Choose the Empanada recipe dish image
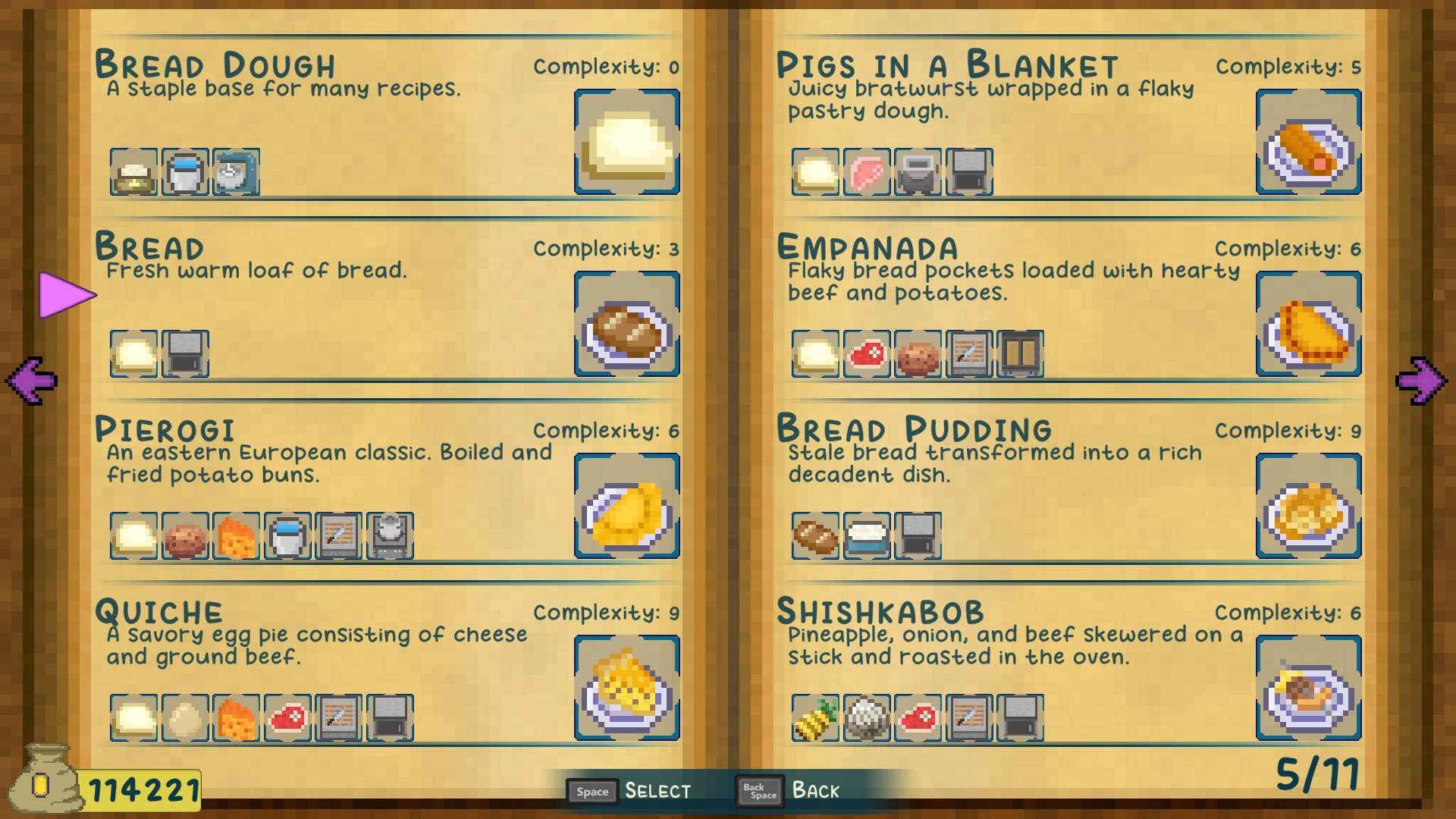 click(x=1309, y=325)
